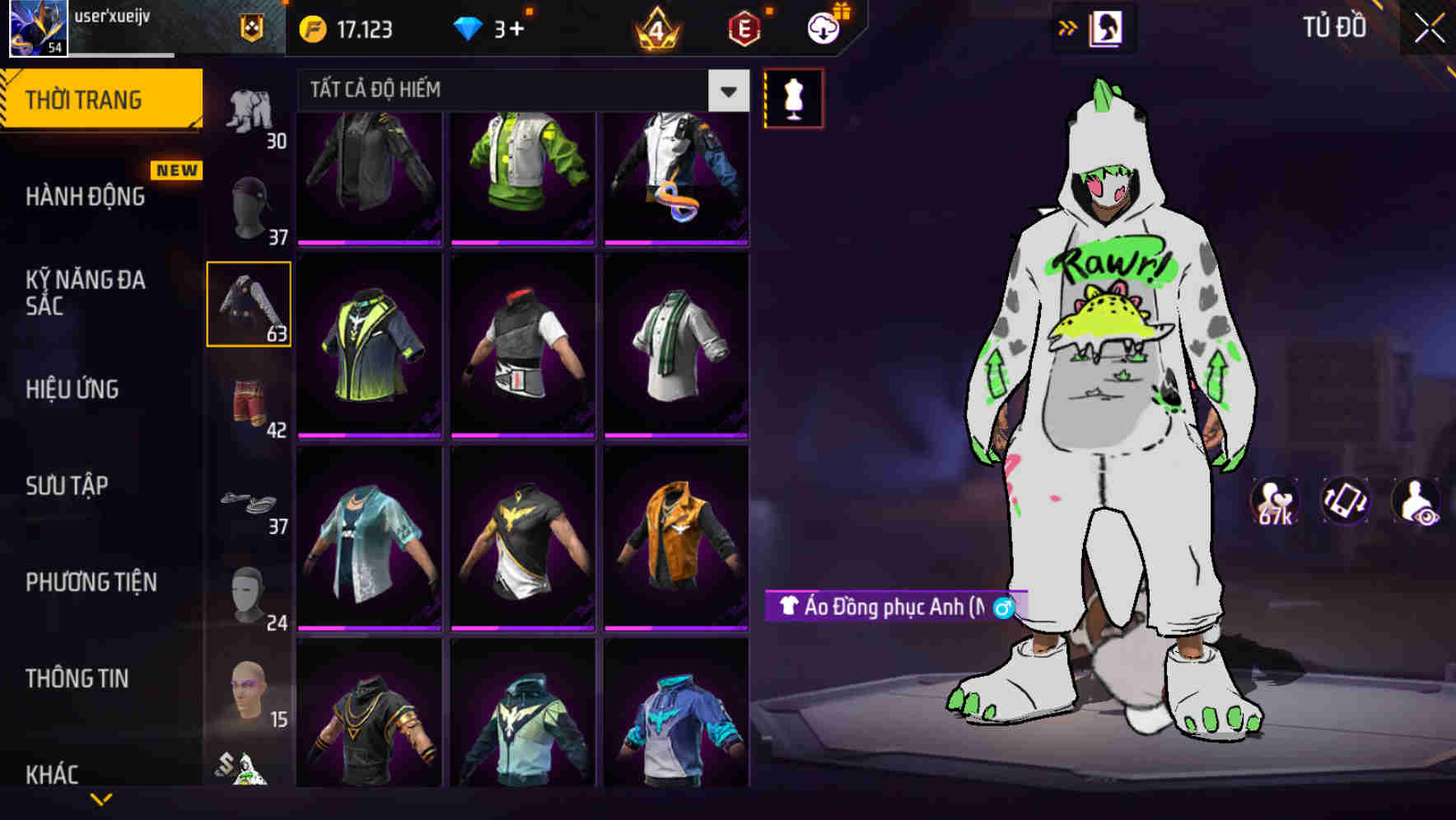Open the character preview eye icon
The width and height of the screenshot is (1456, 820).
click(x=1418, y=502)
